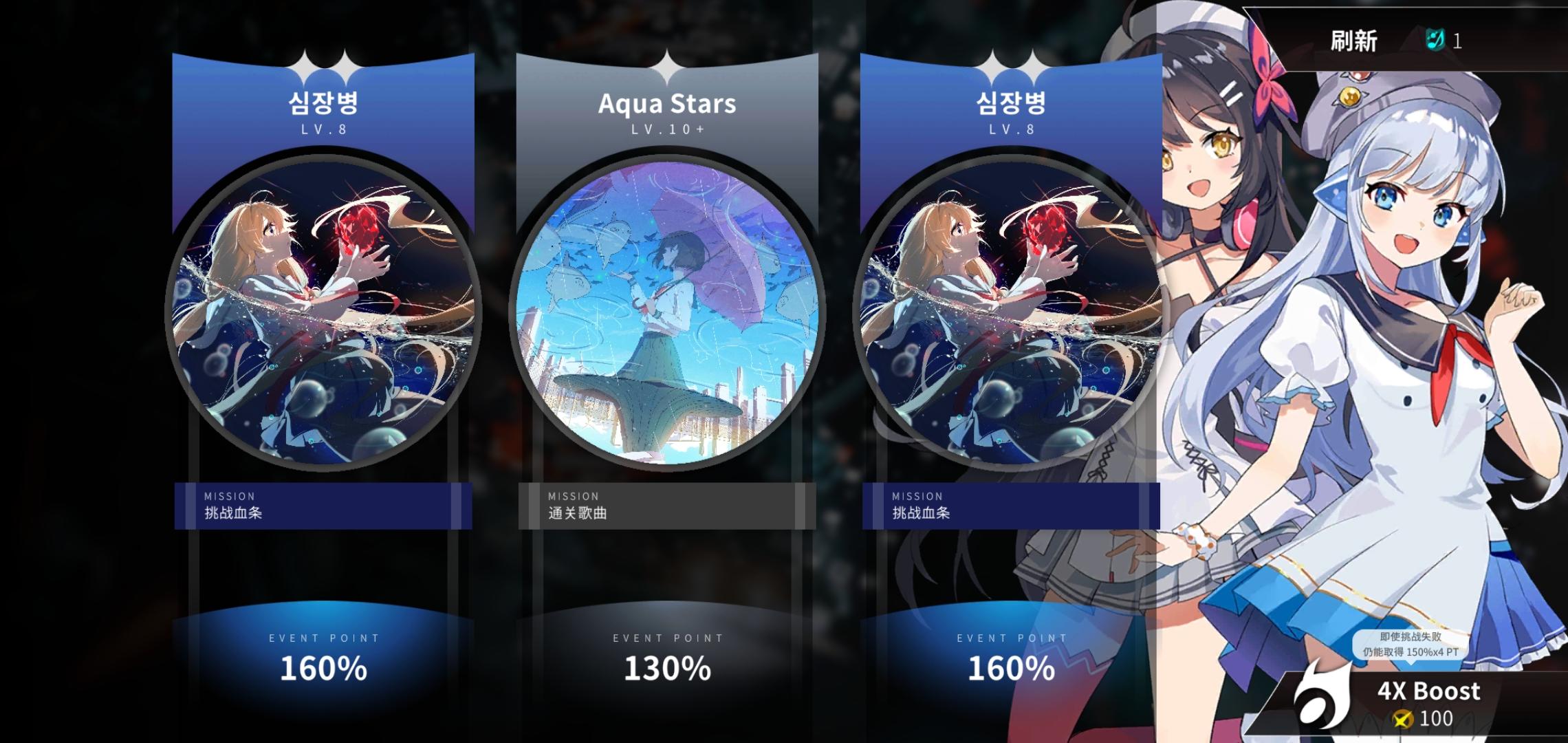Image resolution: width=1568 pixels, height=743 pixels.
Task: Click the MISSION label on the Aqua Stars card
Action: [573, 495]
